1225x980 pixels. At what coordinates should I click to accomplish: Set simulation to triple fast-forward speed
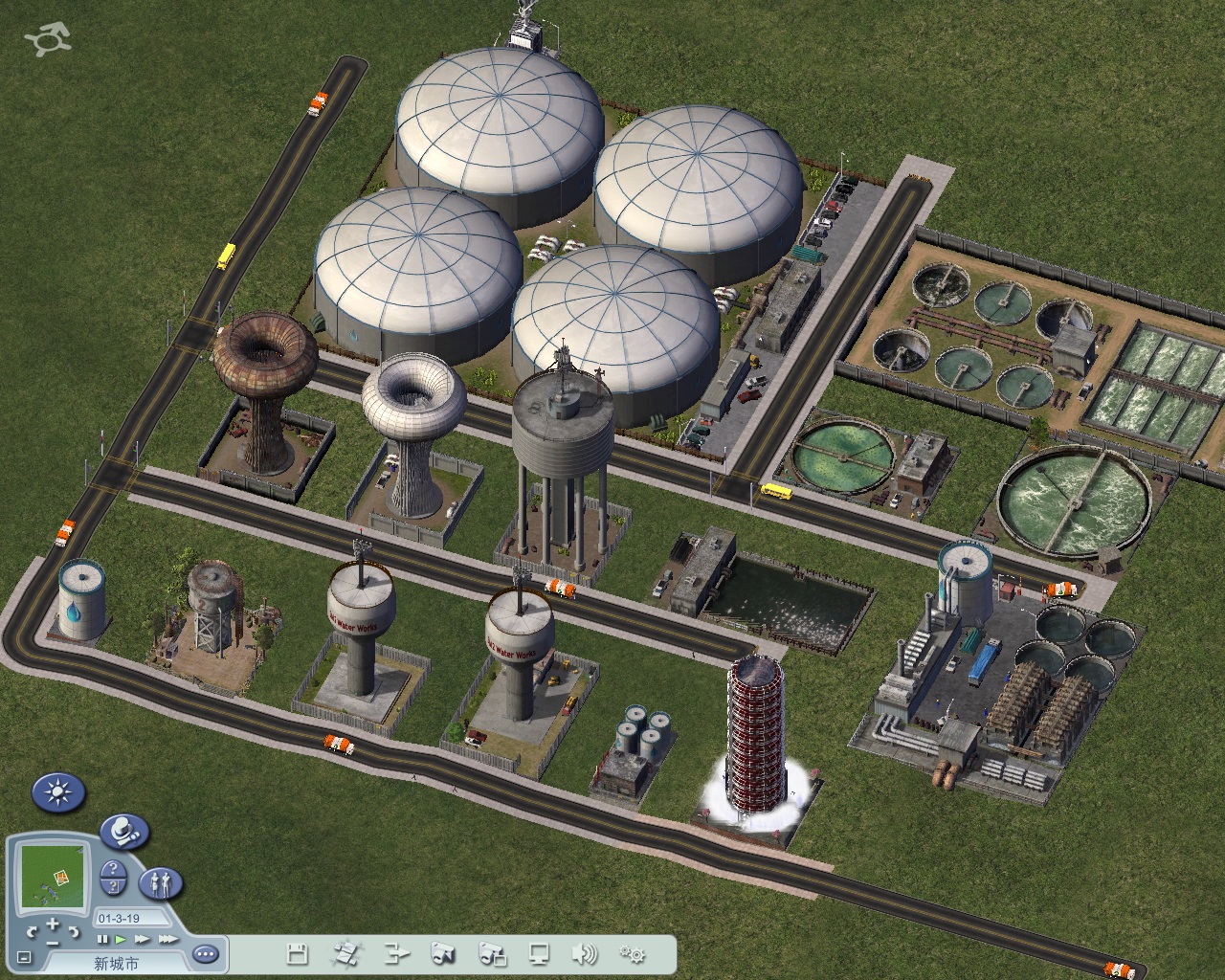(x=167, y=939)
